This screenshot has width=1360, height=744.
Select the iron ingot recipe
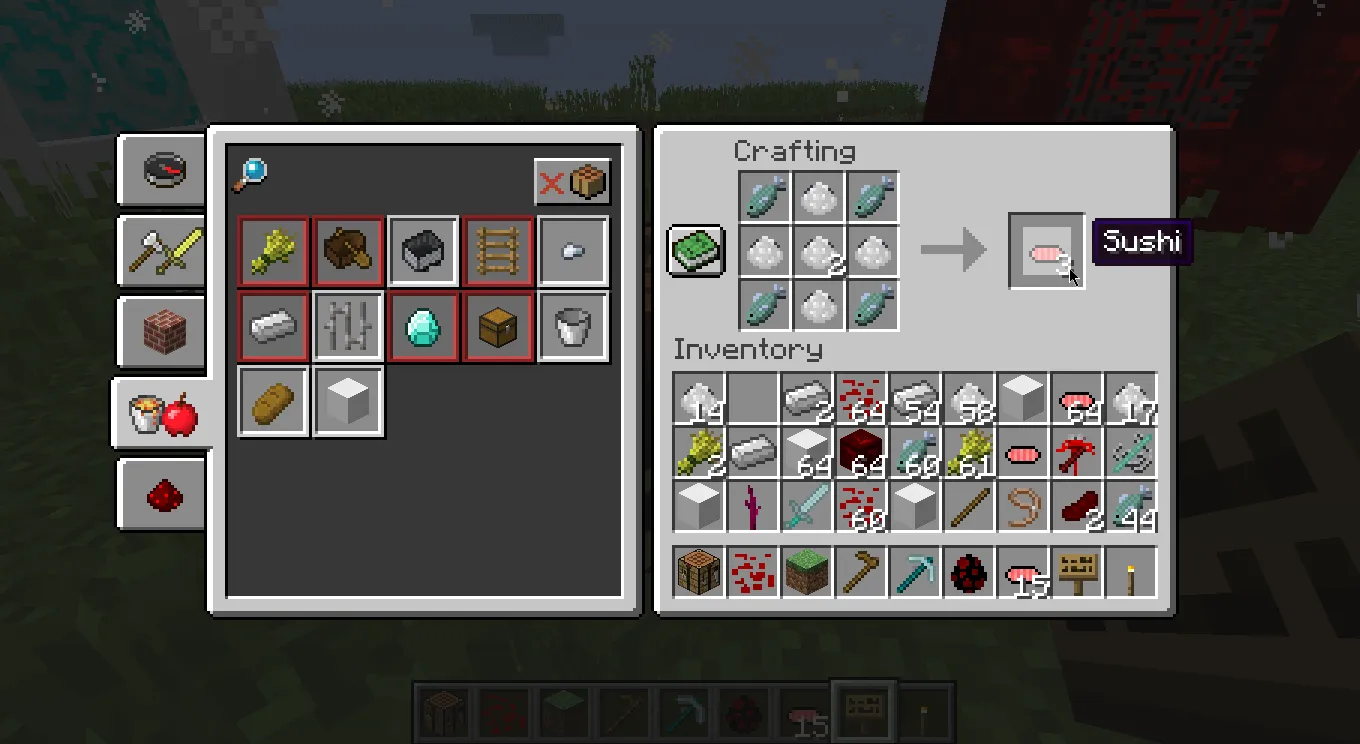272,327
